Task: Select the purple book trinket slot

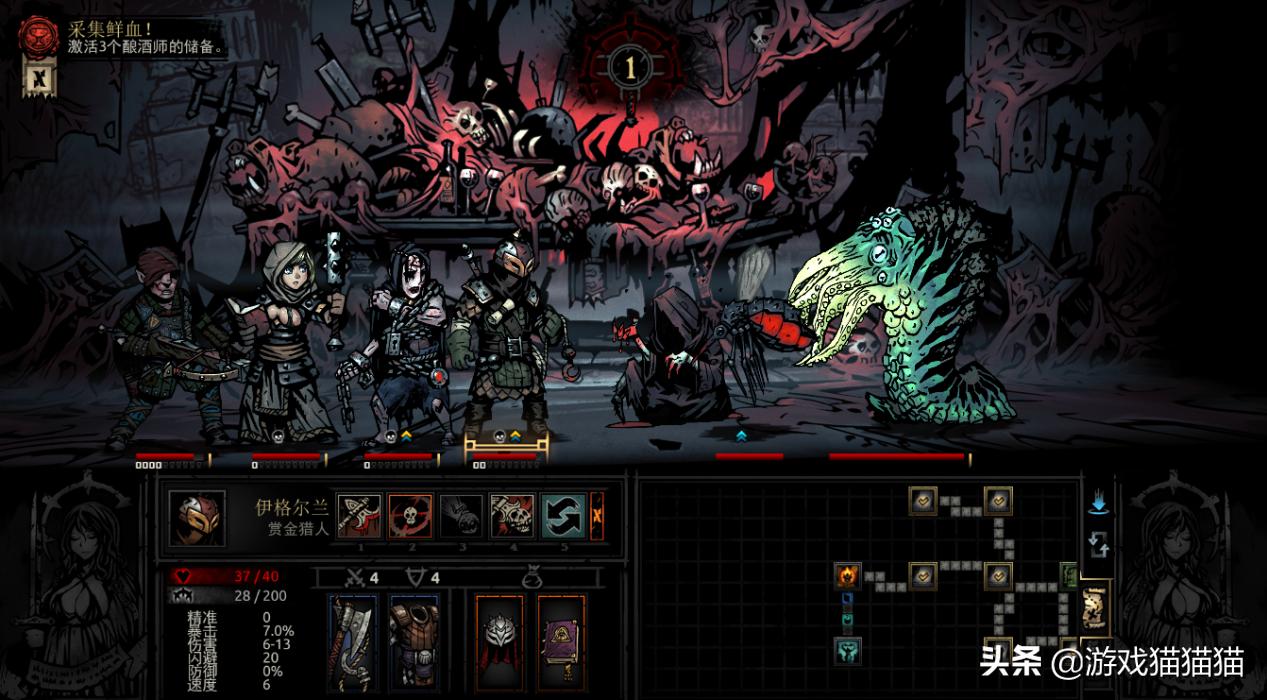Action: (561, 640)
